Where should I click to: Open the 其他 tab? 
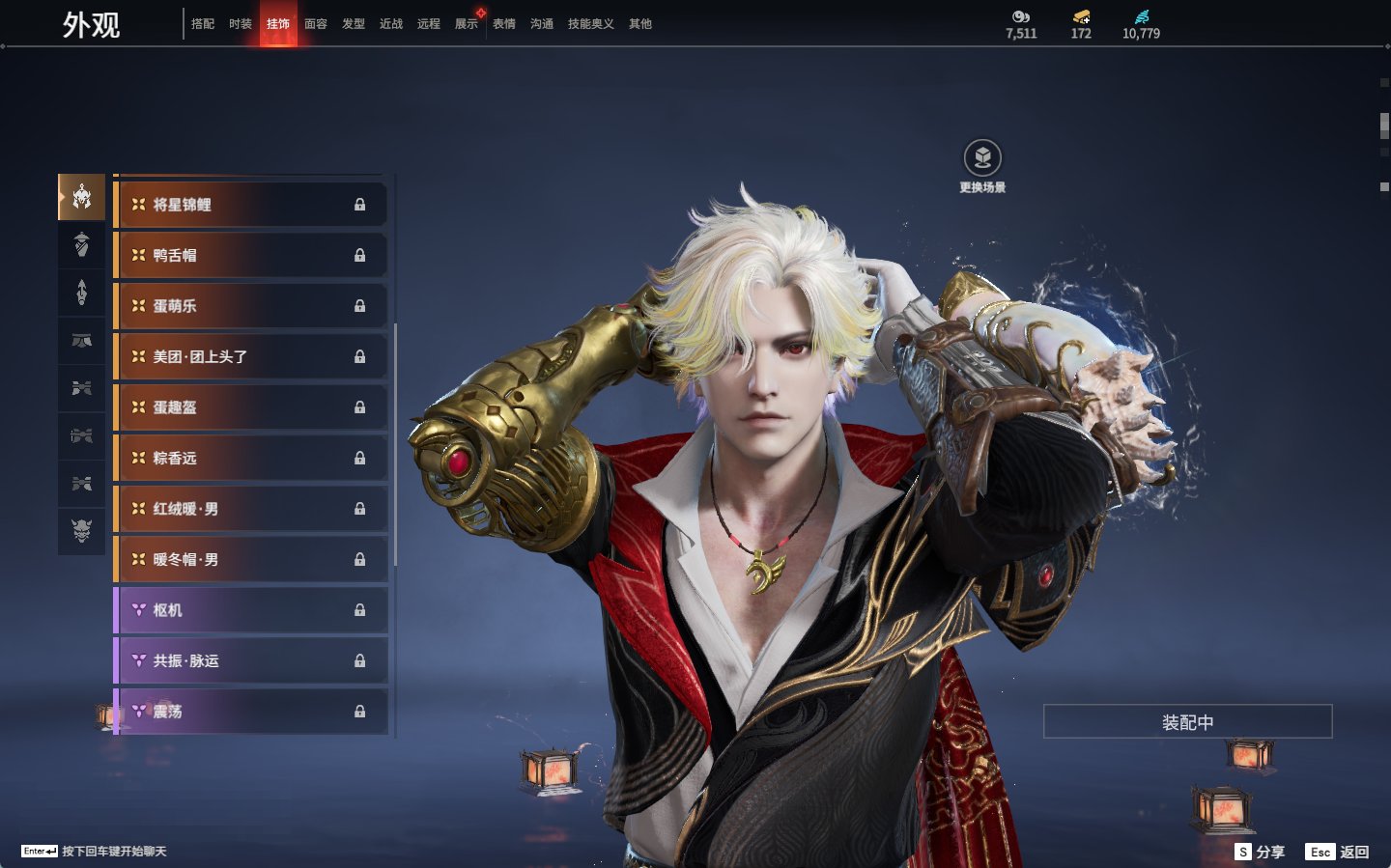[640, 24]
